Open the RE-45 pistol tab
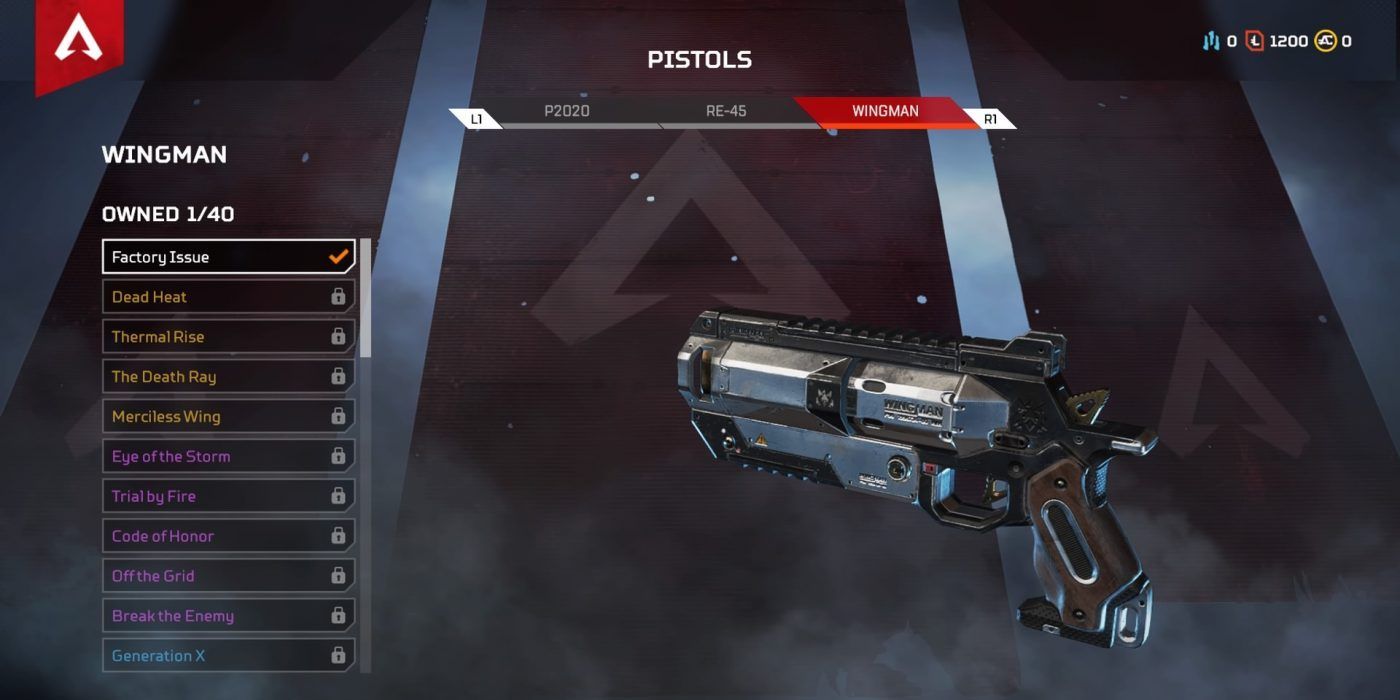Viewport: 1400px width, 700px height. [726, 111]
